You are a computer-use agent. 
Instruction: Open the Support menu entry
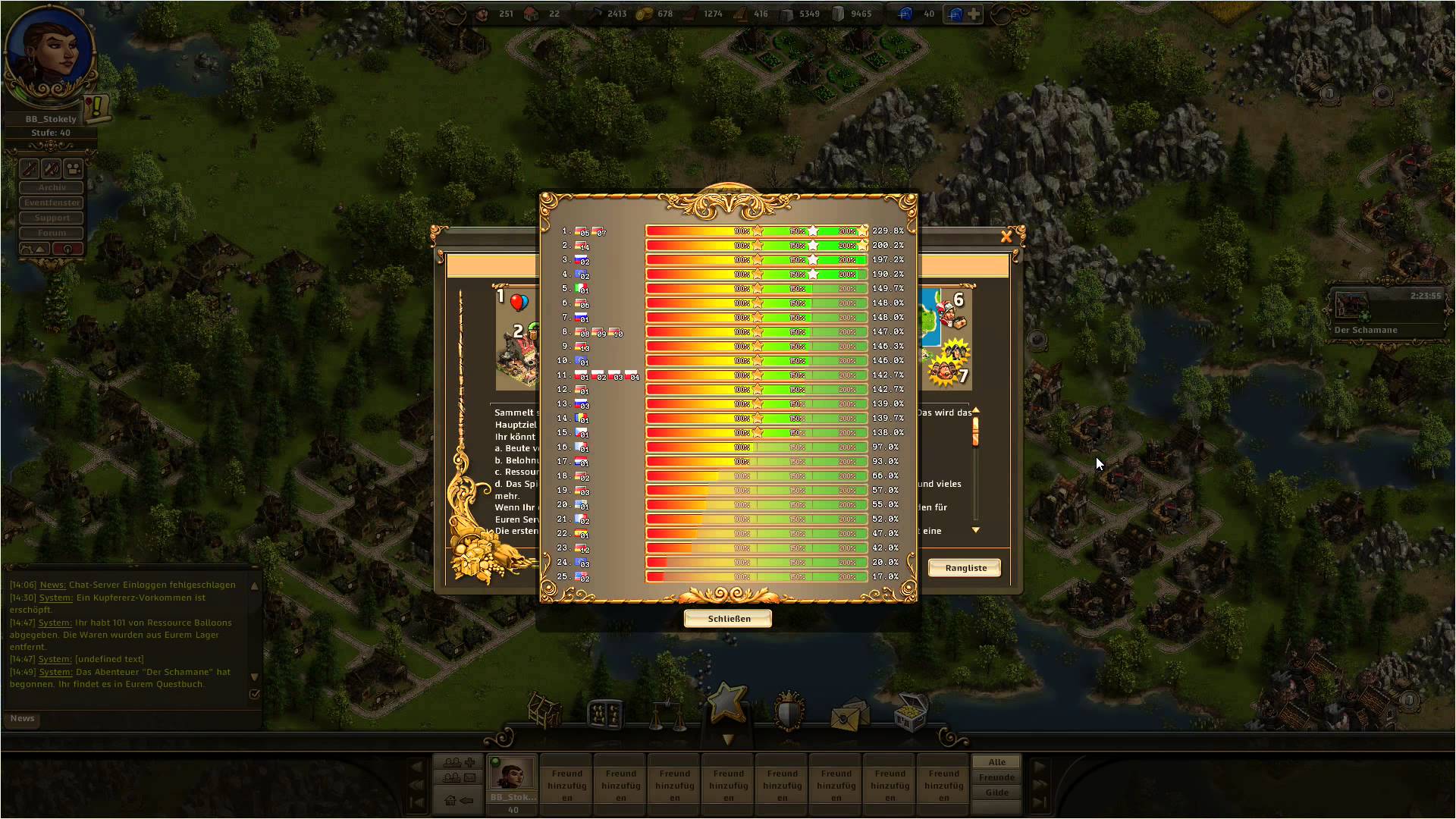[x=52, y=218]
